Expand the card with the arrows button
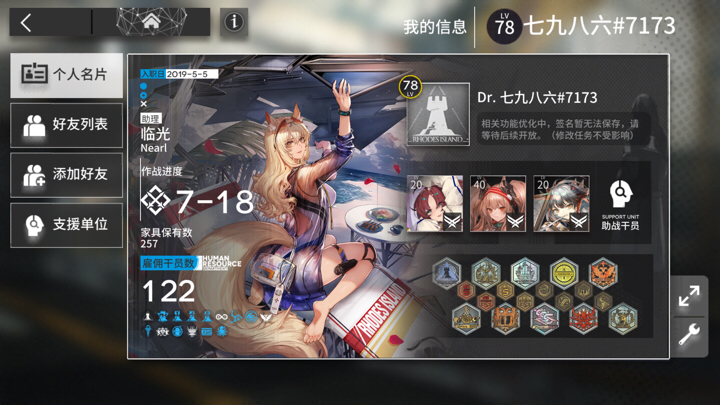The height and width of the screenshot is (405, 720). pyautogui.click(x=689, y=297)
